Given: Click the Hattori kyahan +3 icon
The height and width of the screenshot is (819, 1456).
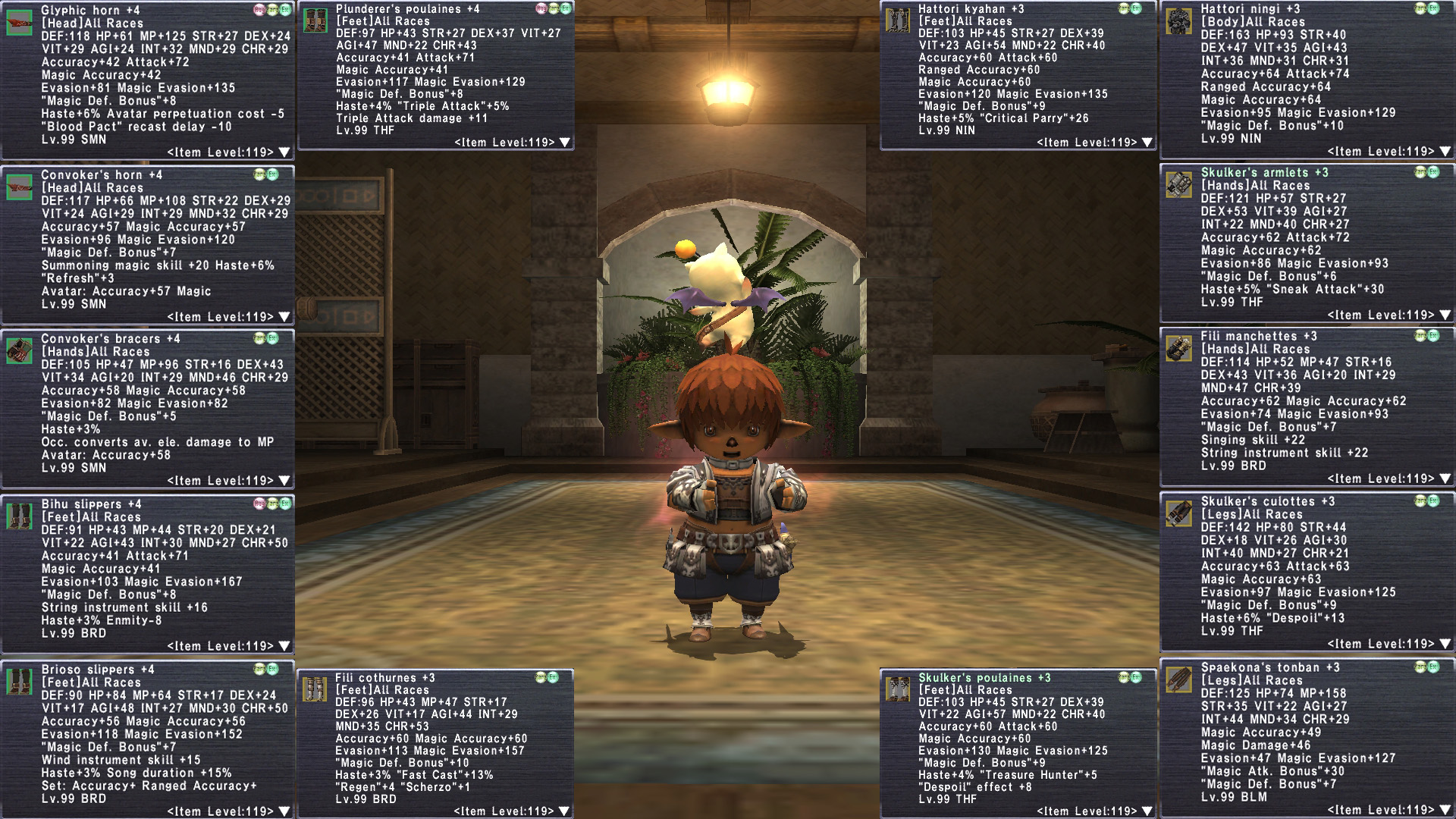Looking at the screenshot, I should pos(898,20).
